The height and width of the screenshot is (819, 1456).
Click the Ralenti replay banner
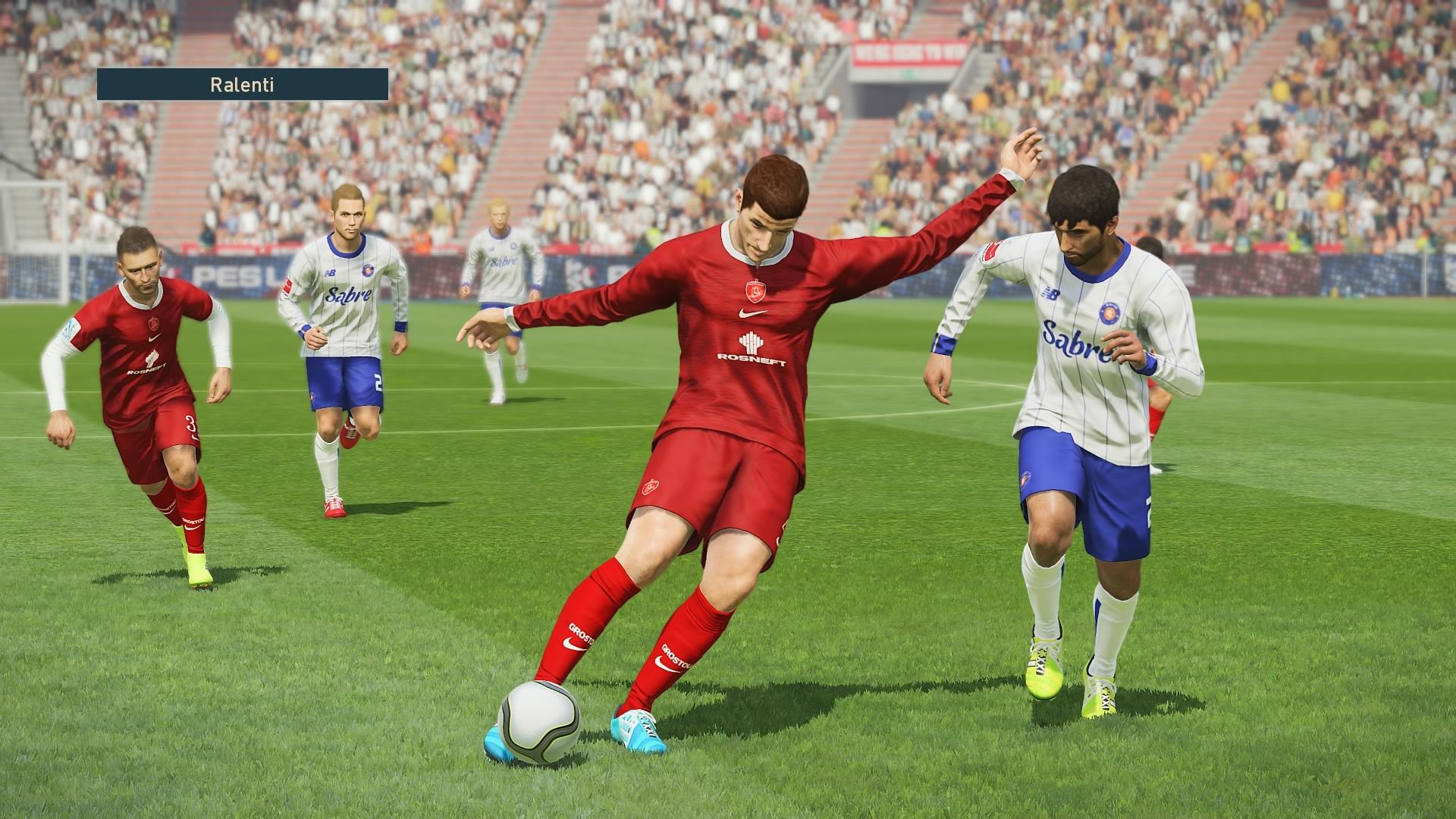[x=242, y=84]
